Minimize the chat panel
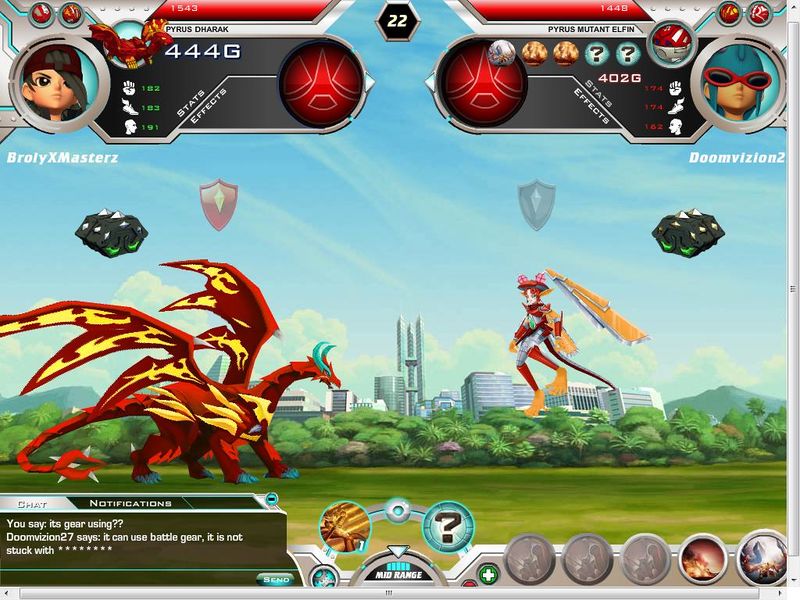 coord(271,498)
